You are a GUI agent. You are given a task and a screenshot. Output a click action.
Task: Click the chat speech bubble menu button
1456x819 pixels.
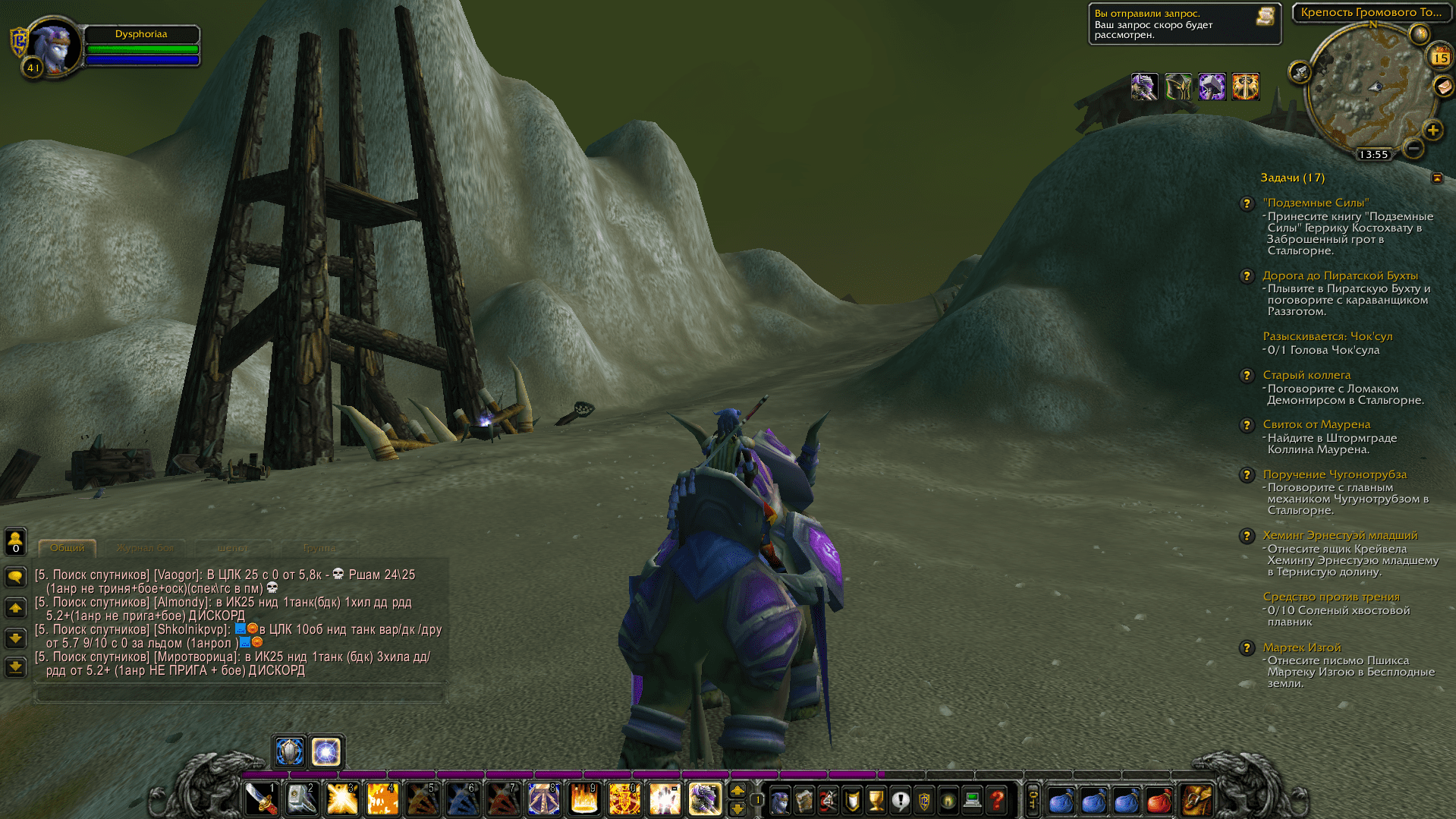pyautogui.click(x=15, y=577)
